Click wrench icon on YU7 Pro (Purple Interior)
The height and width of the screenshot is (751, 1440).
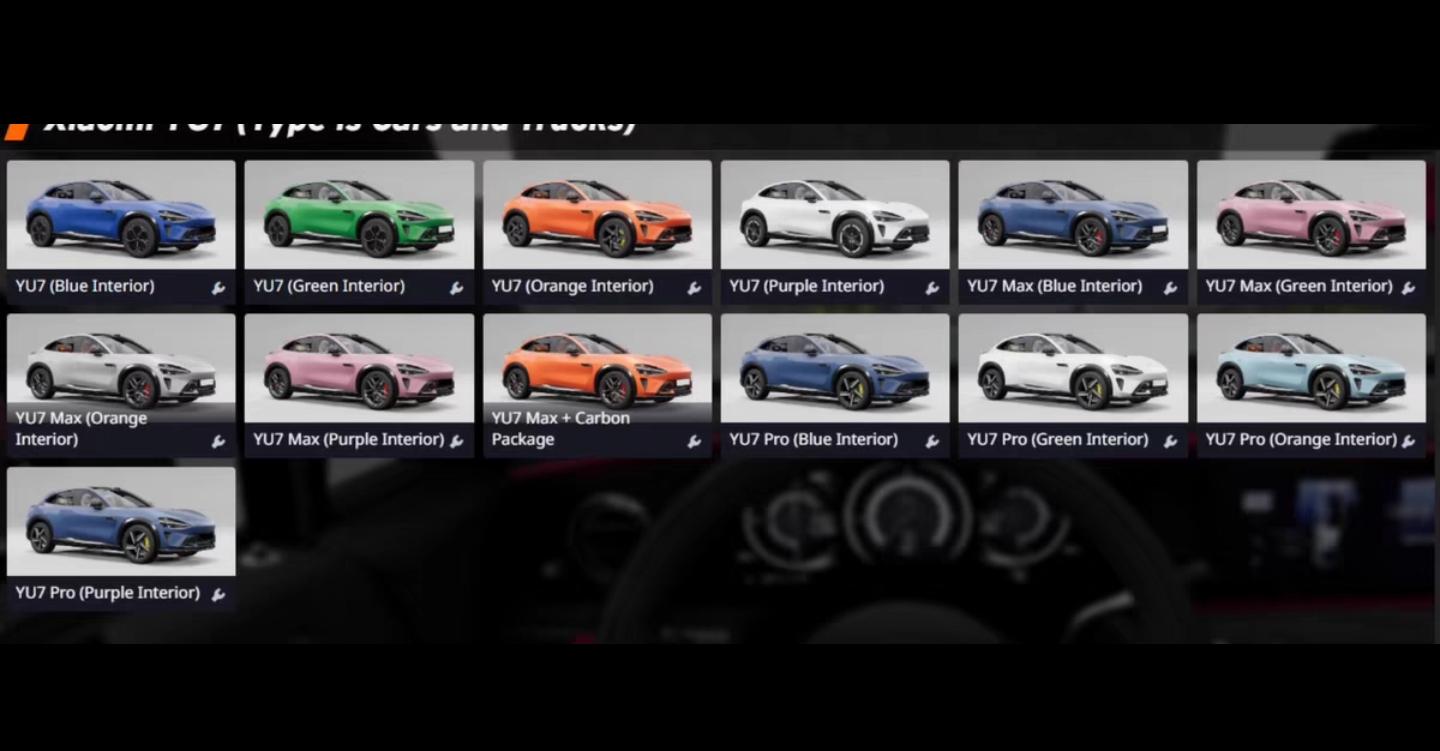(x=218, y=595)
